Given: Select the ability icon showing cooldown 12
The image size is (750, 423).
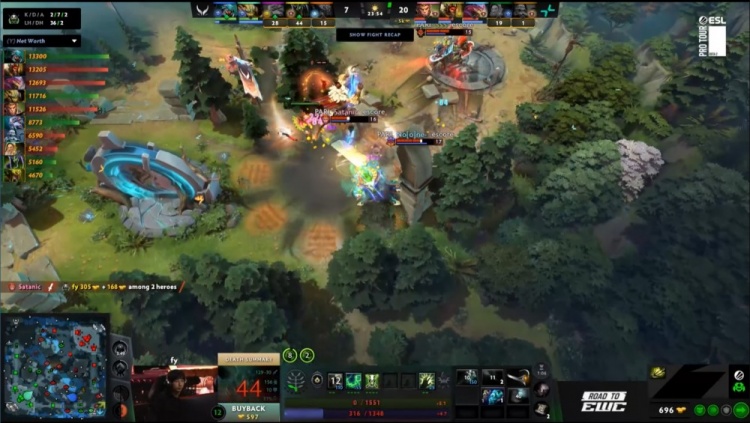Looking at the screenshot, I should click(336, 381).
